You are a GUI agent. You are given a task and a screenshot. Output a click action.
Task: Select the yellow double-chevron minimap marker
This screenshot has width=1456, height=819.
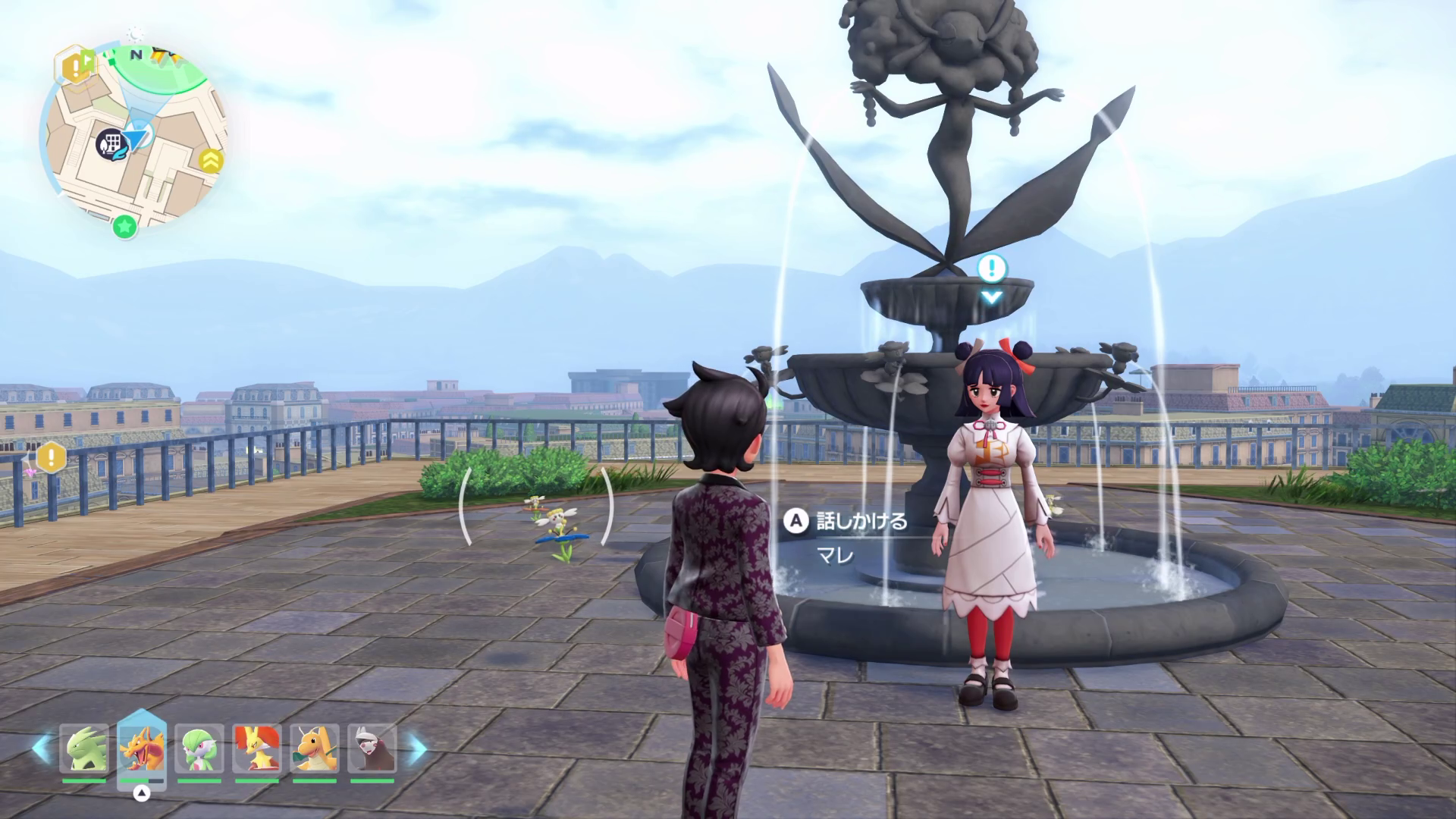coord(210,160)
